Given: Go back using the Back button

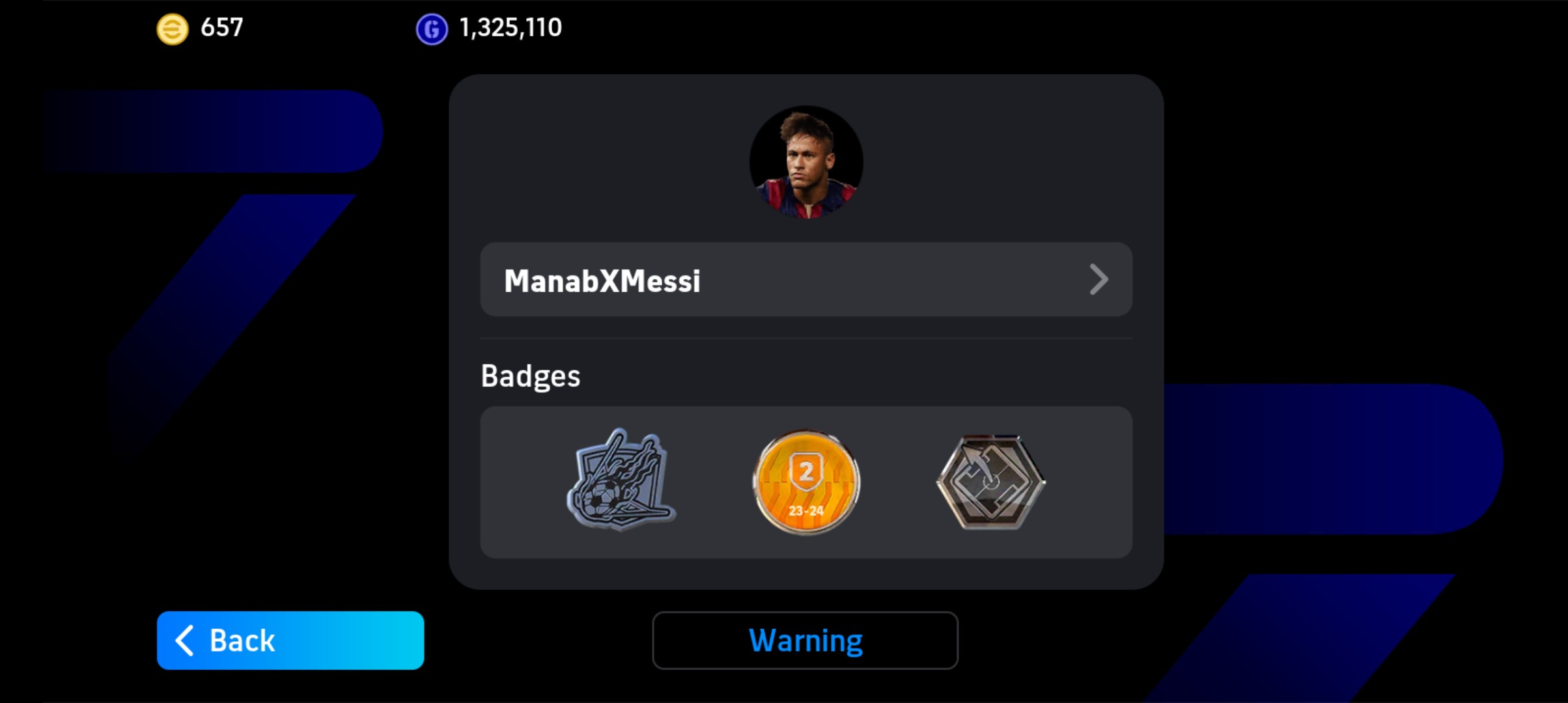Looking at the screenshot, I should 290,641.
